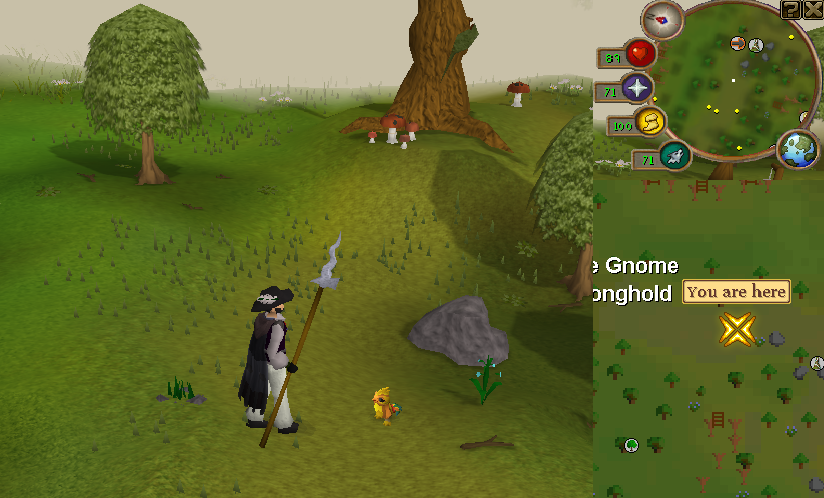Select the golden X position marker
Viewport: 824px width, 498px height.
pyautogui.click(x=738, y=328)
